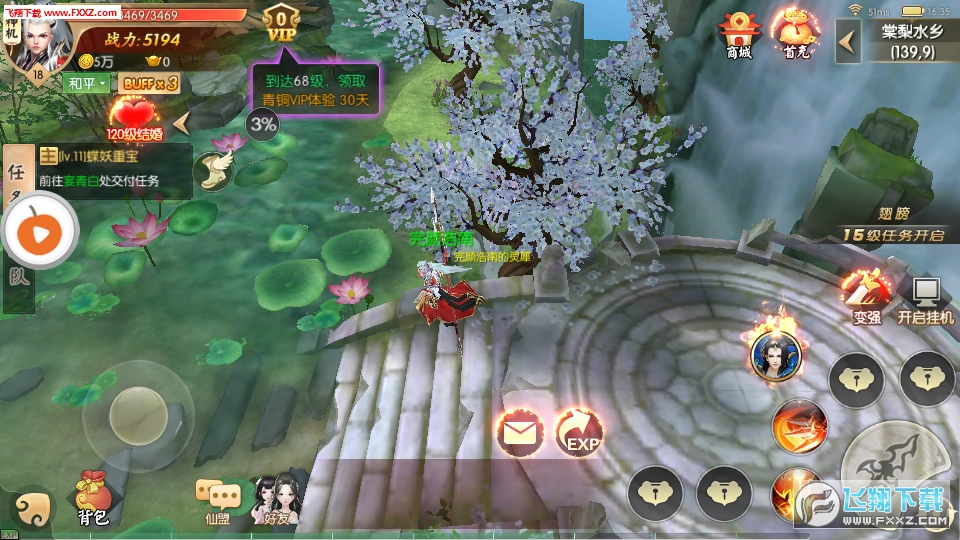Open the 120级结婚 heart event
960x540 pixels.
tap(135, 118)
